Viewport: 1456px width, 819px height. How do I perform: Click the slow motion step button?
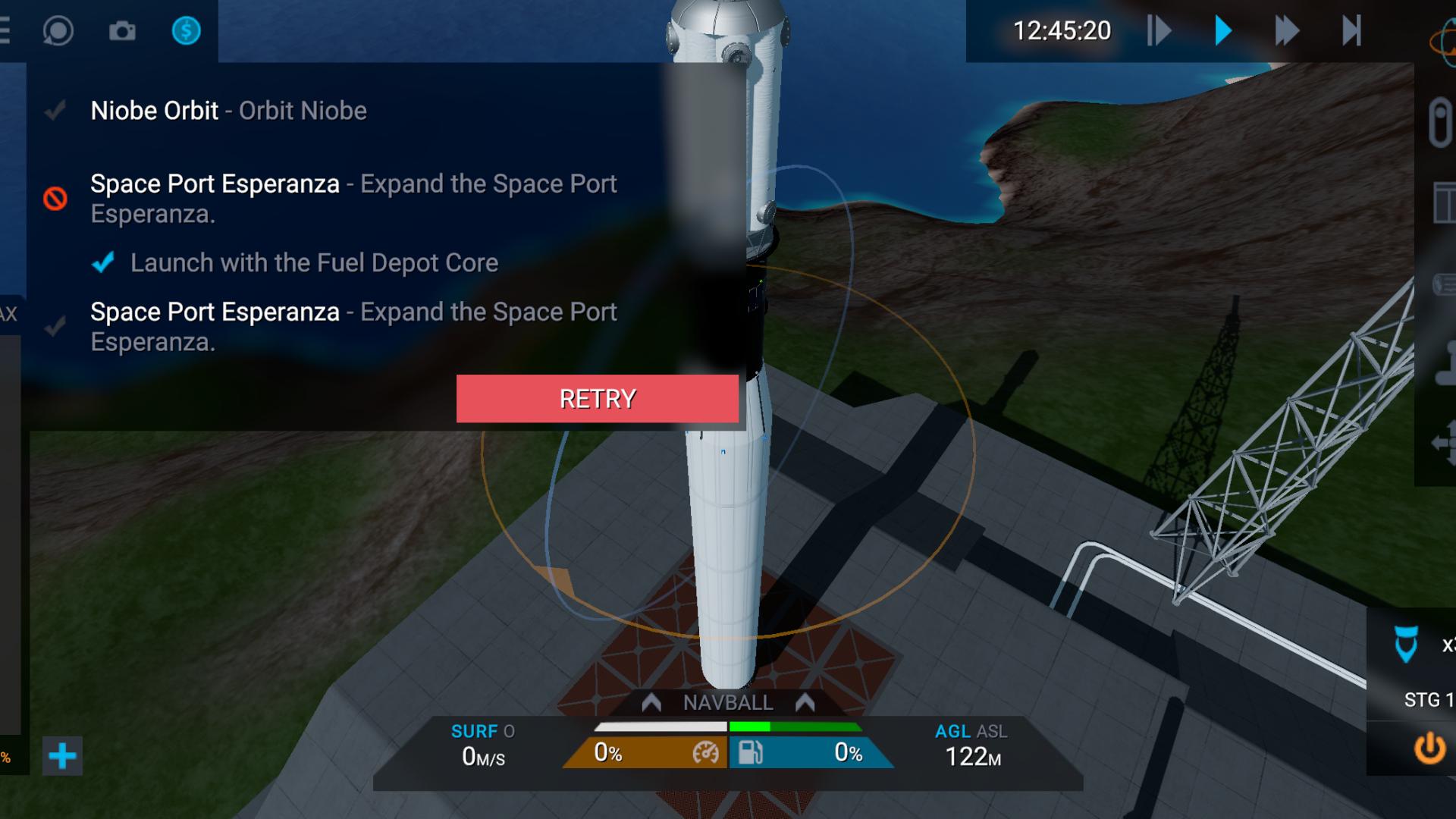[x=1159, y=31]
